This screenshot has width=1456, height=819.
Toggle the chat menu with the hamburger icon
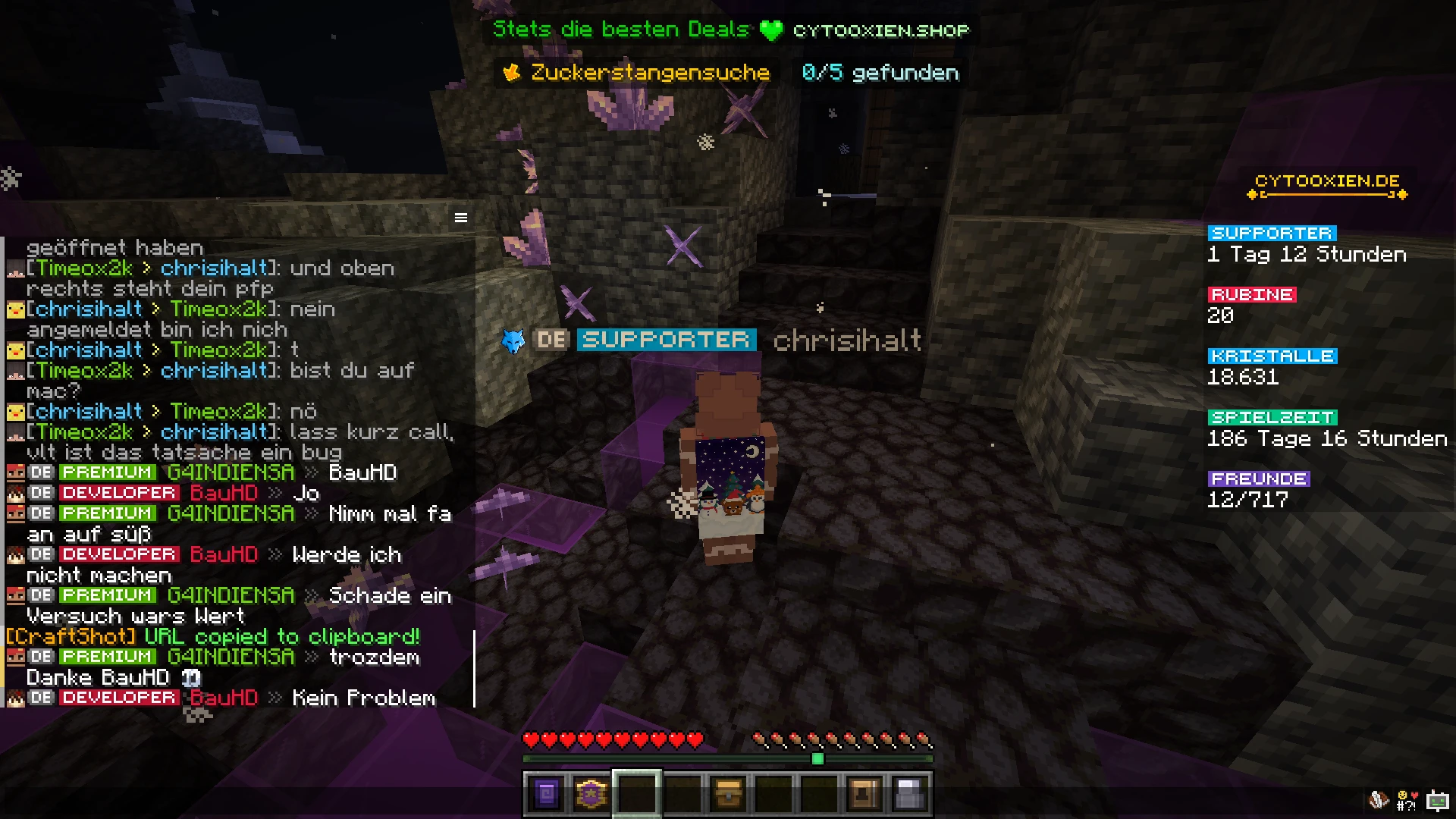(x=461, y=217)
